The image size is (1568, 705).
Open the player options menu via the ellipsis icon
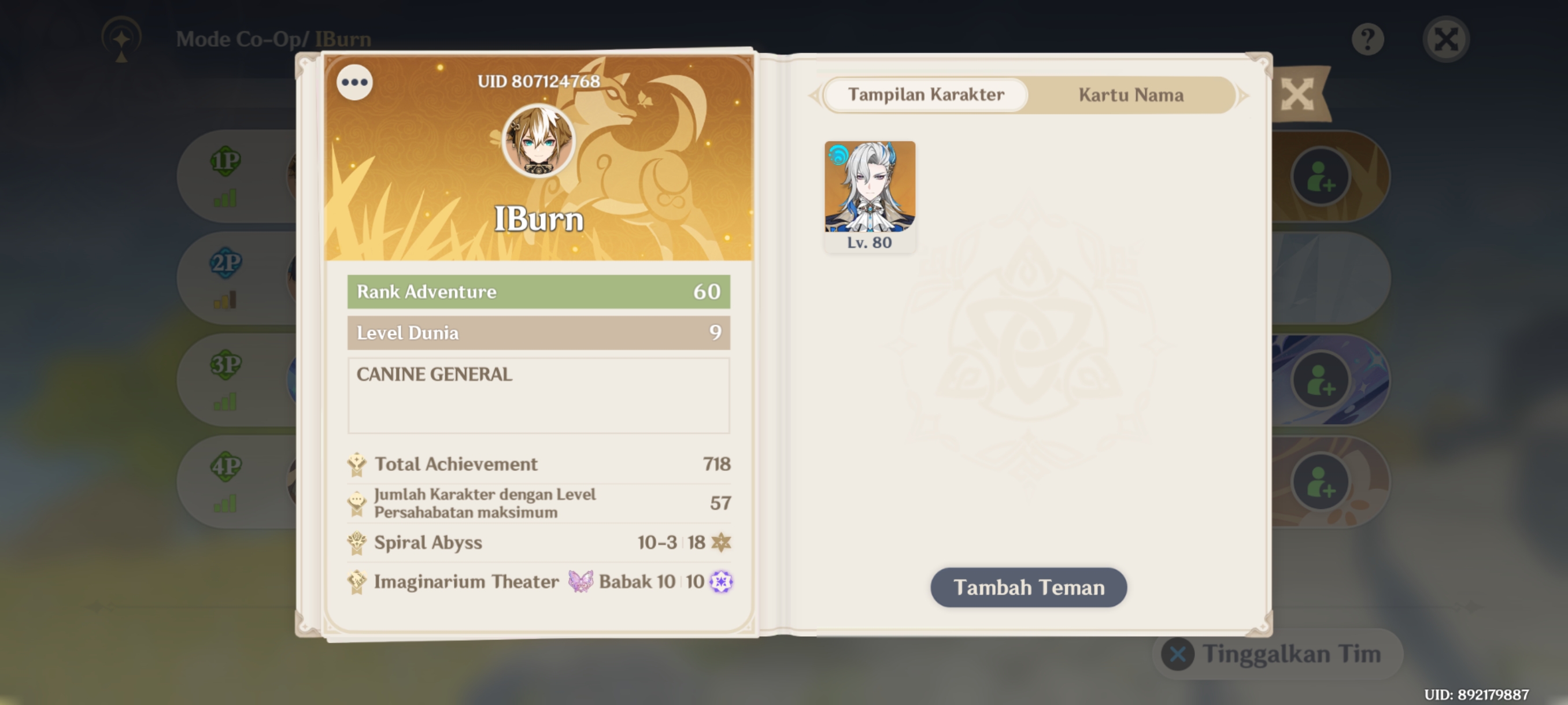click(x=354, y=82)
